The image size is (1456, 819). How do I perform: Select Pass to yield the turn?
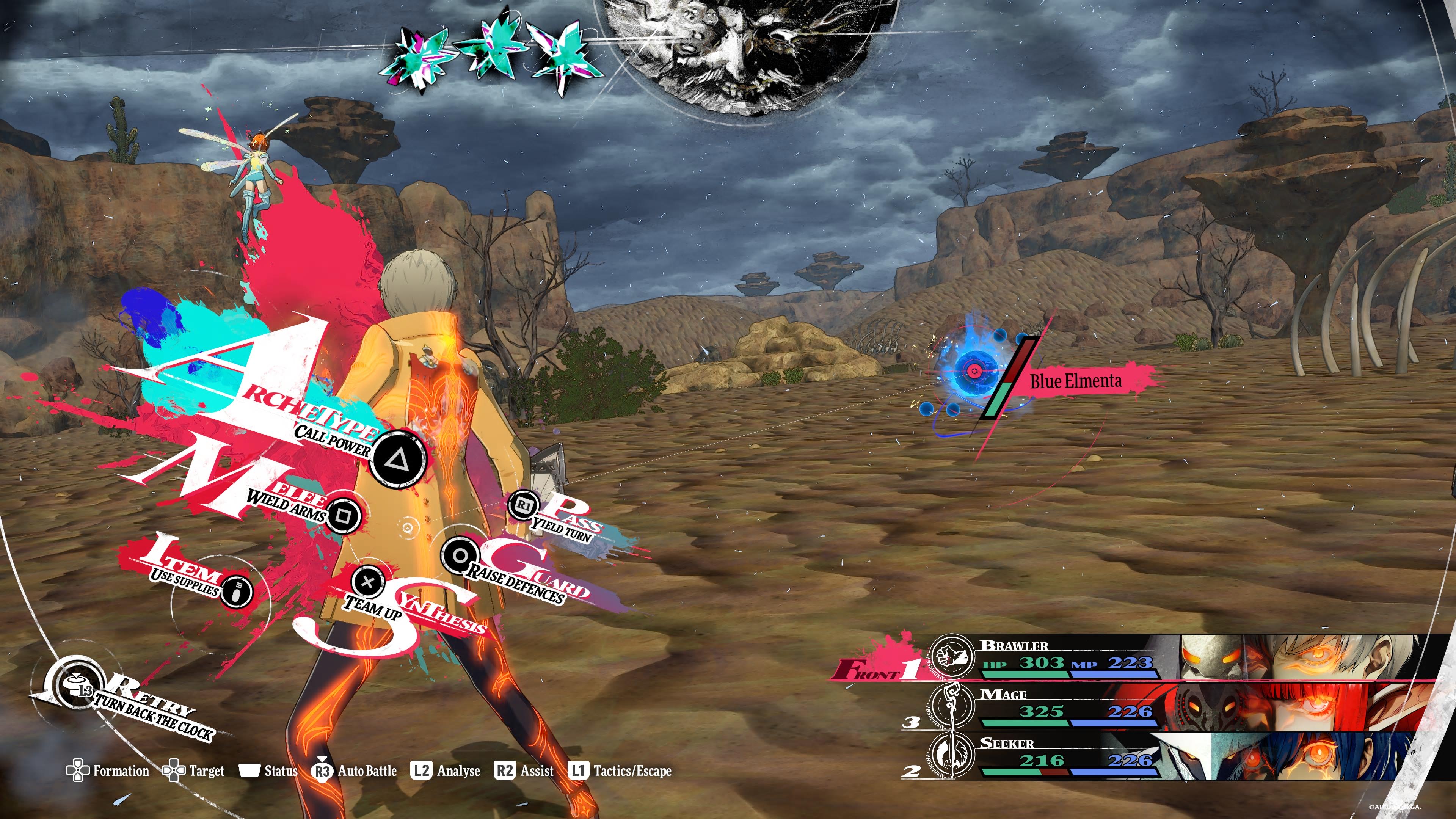click(x=524, y=505)
